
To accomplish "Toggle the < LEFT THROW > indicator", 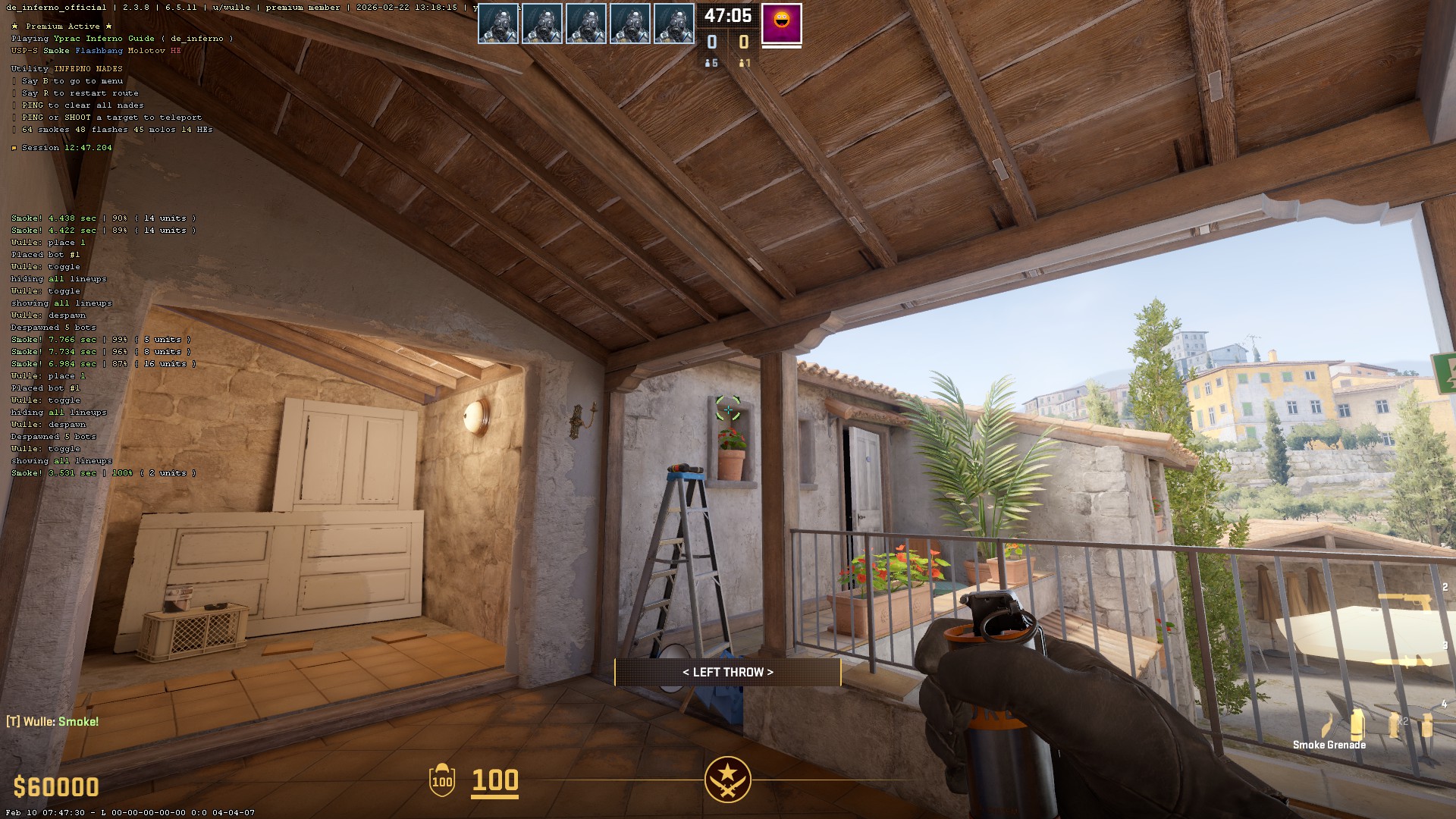I will click(x=728, y=672).
